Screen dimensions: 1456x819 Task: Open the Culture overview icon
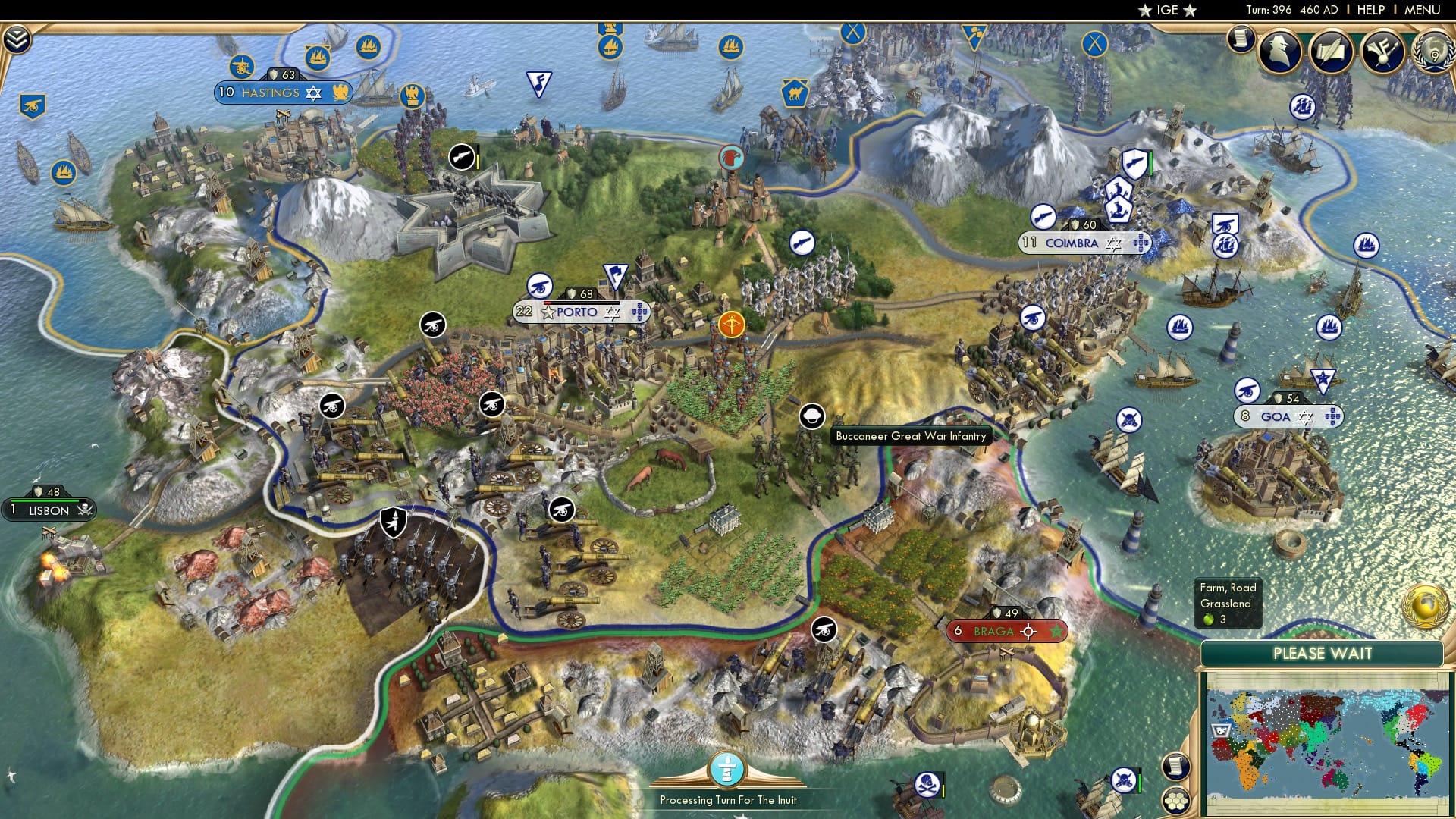tap(1382, 52)
